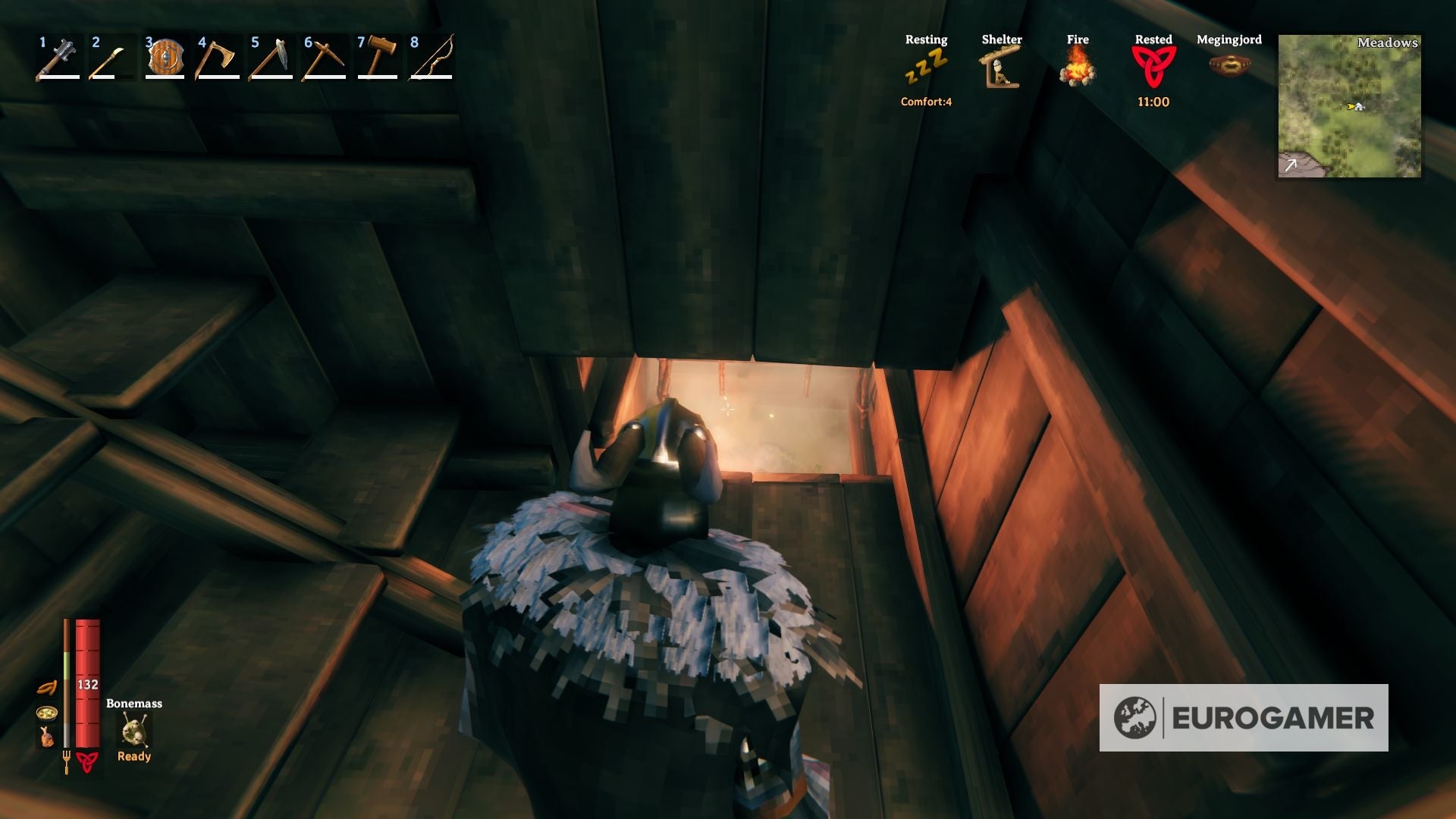
Task: Equip the bow in hotbar slot 8
Action: tap(432, 57)
